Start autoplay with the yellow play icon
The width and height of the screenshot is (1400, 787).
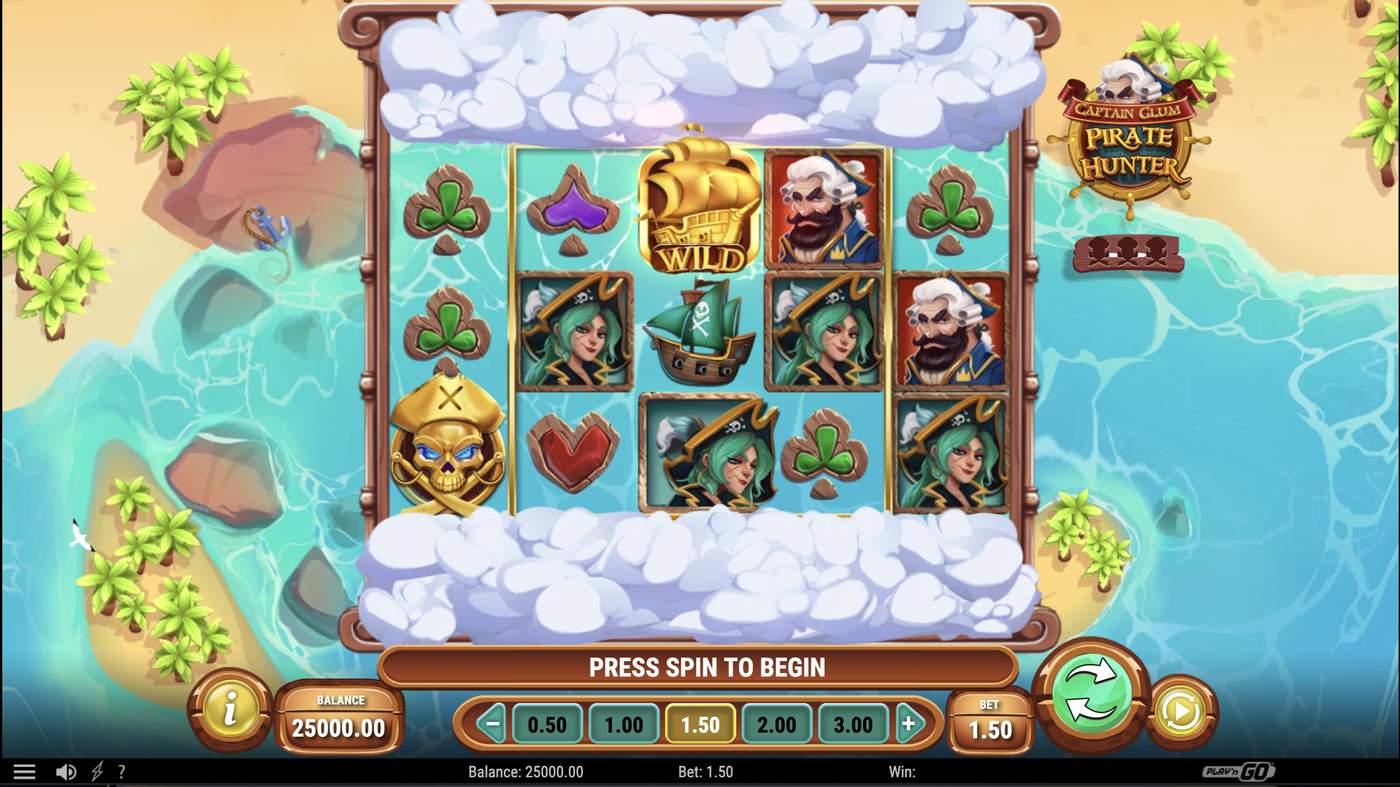click(x=1182, y=712)
